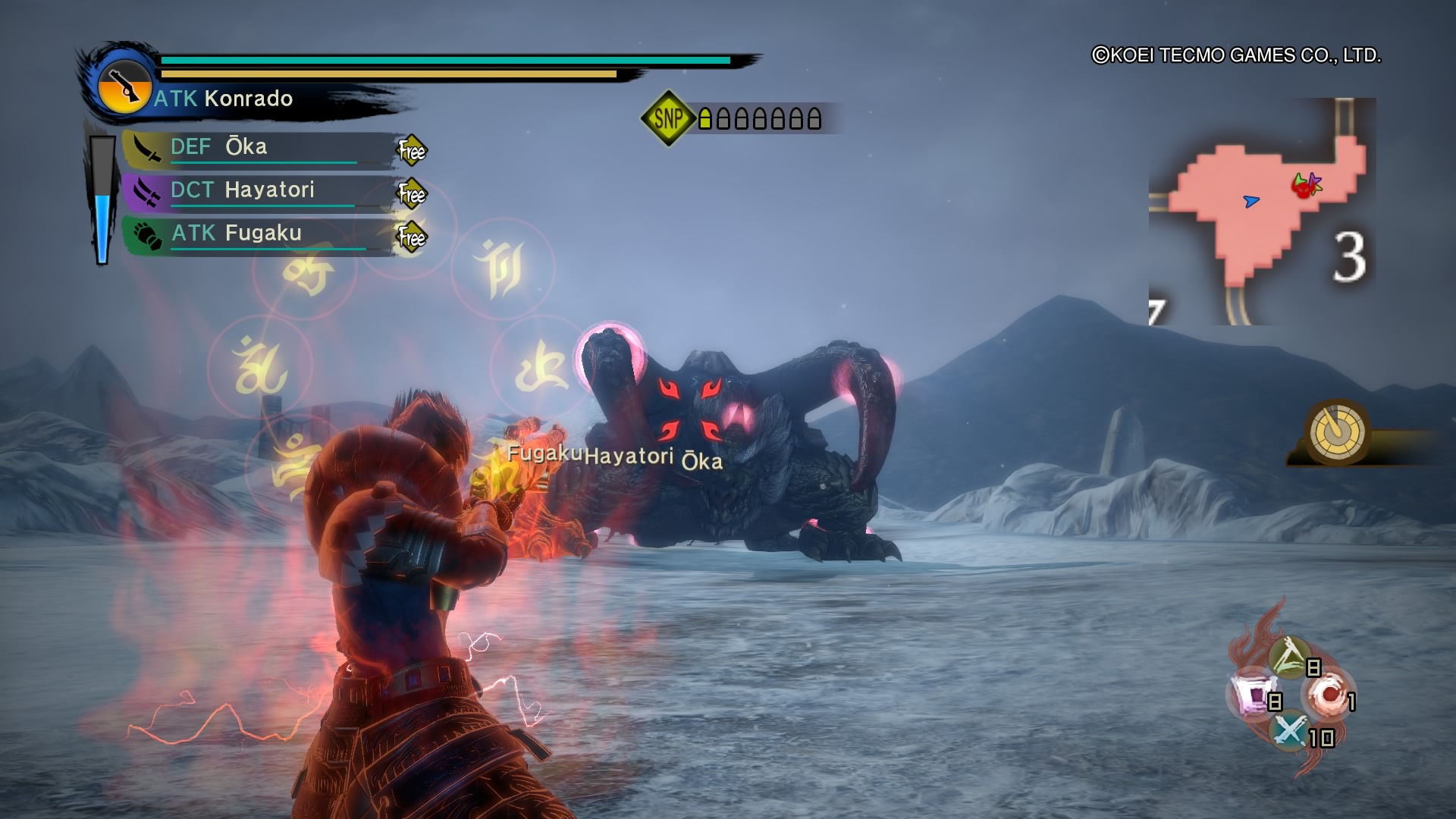Activate the triangle skill with 8 uses
The image size is (1456, 819).
(1289, 657)
